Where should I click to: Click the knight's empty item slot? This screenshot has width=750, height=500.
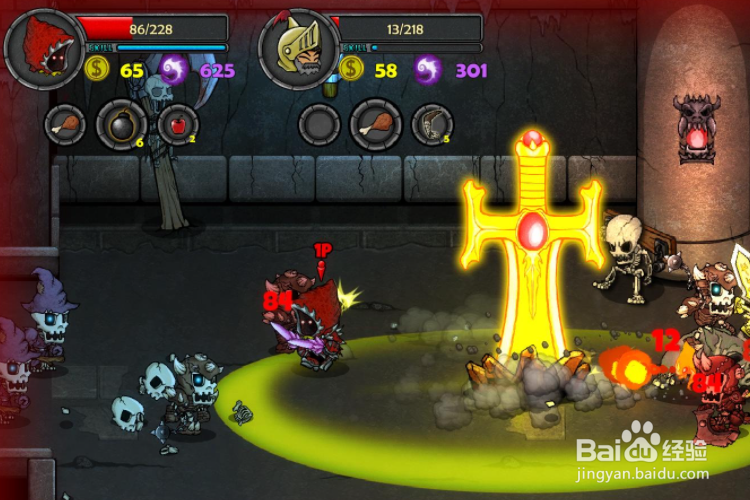tap(320, 124)
